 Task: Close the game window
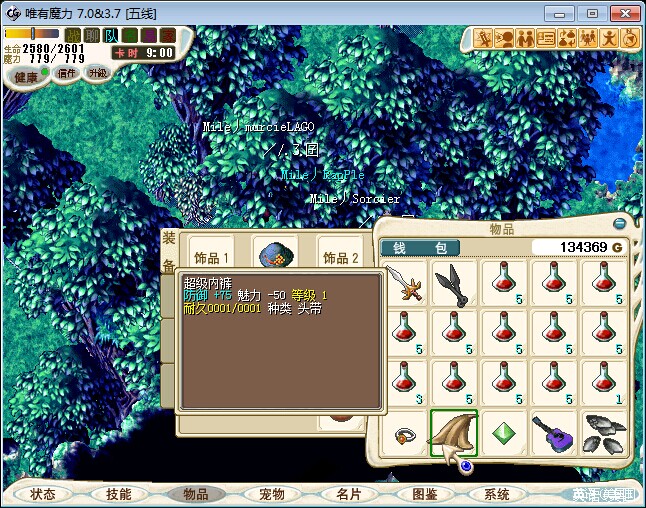(624, 13)
